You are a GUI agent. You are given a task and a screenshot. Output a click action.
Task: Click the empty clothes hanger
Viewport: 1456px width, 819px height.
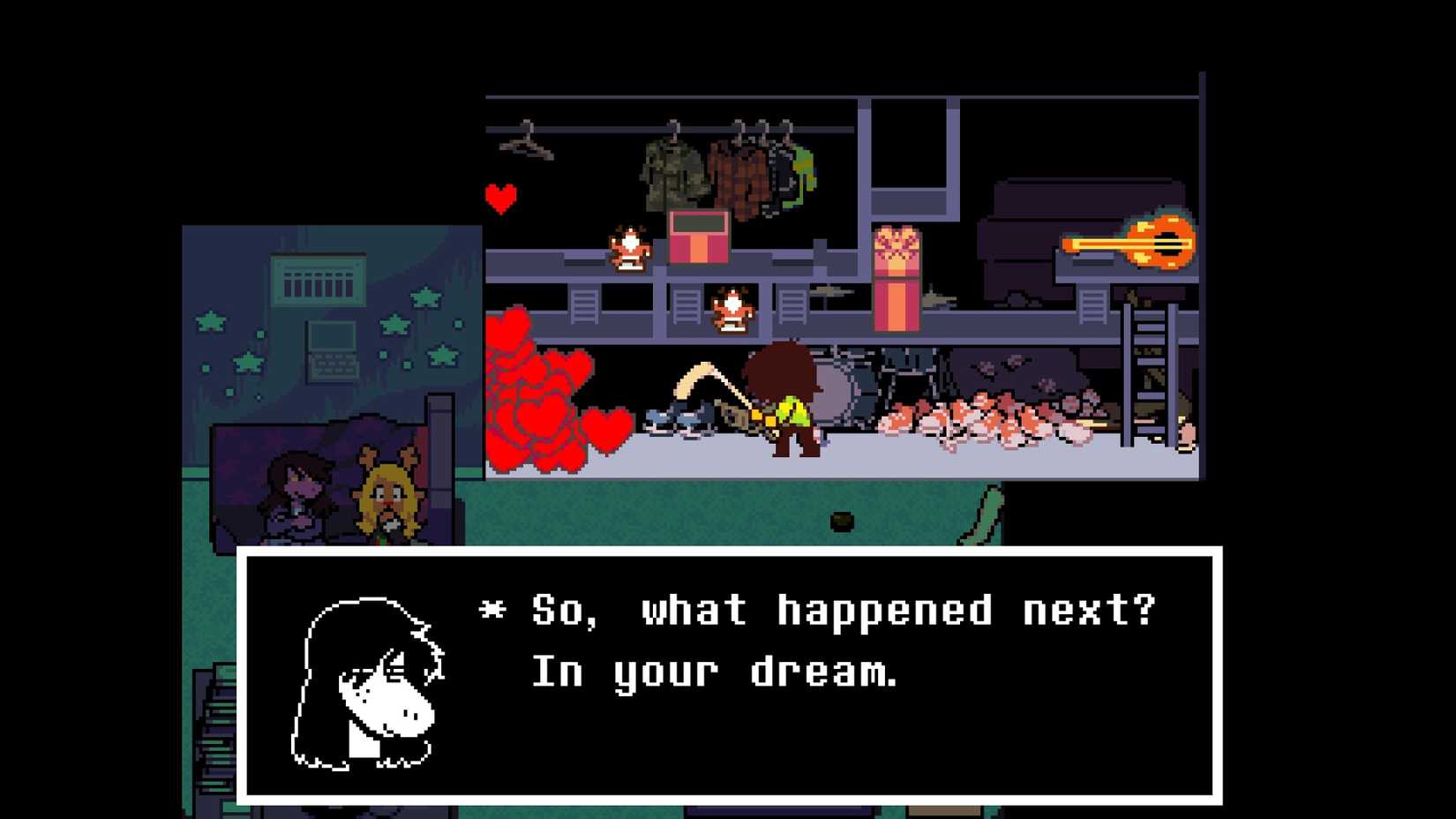(x=527, y=146)
